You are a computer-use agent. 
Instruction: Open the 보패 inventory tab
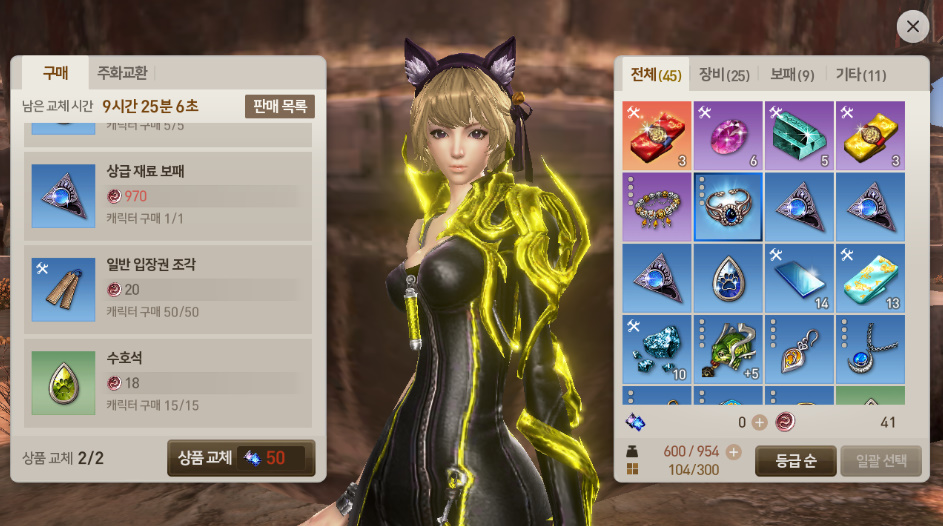tap(792, 75)
